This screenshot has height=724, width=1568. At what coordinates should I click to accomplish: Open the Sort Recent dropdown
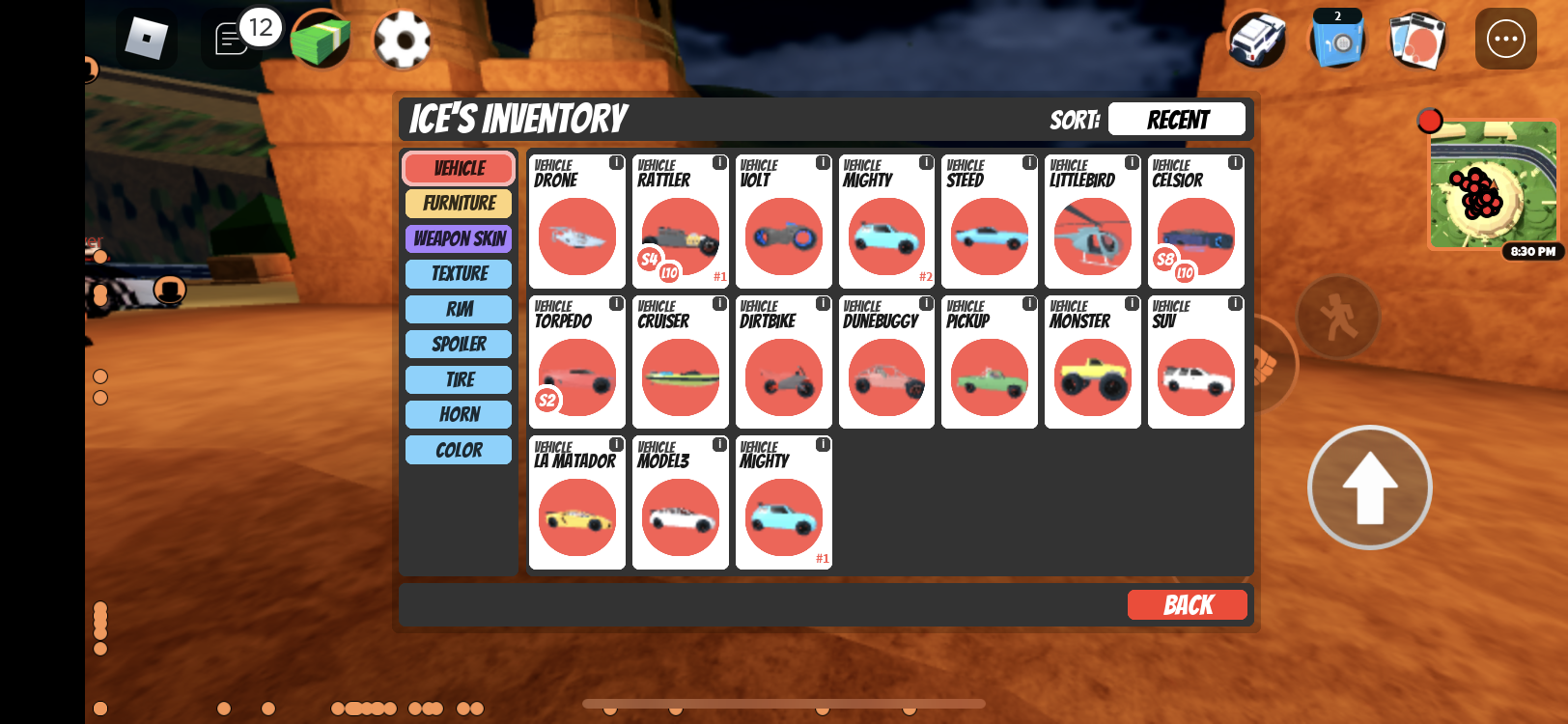[1176, 119]
